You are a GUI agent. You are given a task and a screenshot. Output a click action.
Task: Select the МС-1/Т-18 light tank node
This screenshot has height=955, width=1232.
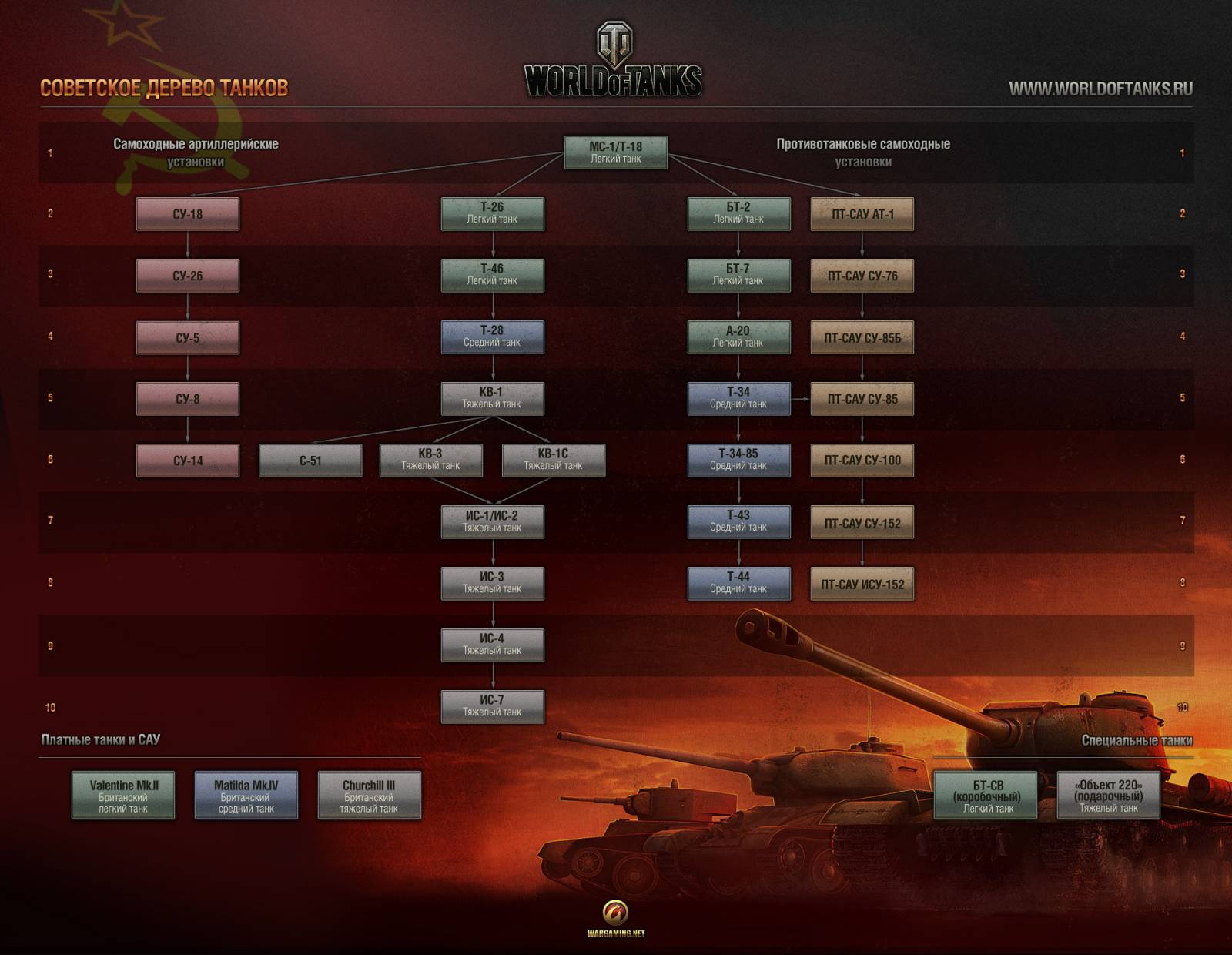[615, 152]
